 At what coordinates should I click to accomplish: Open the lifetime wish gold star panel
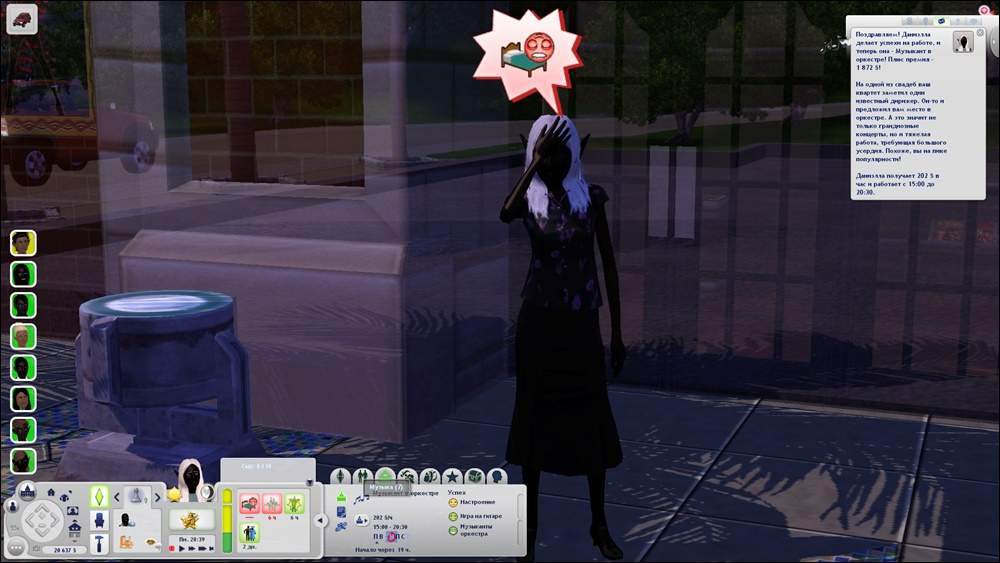click(188, 520)
